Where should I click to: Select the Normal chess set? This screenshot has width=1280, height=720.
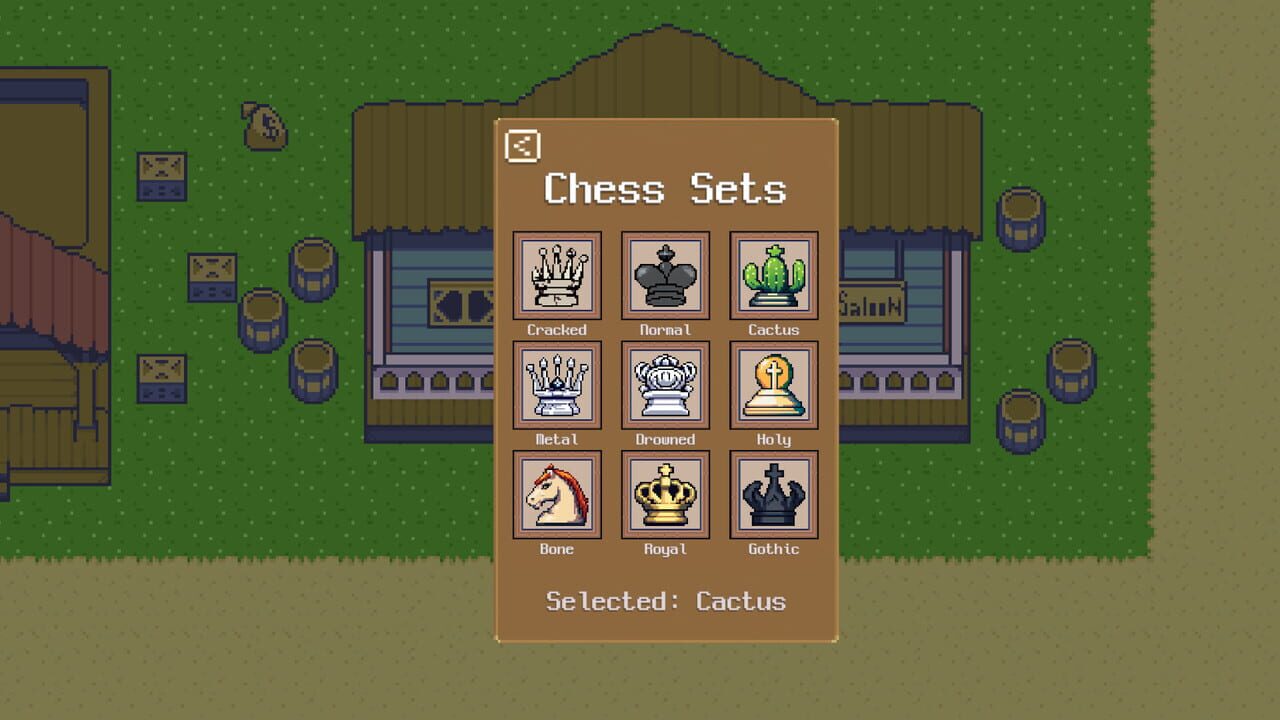point(665,276)
